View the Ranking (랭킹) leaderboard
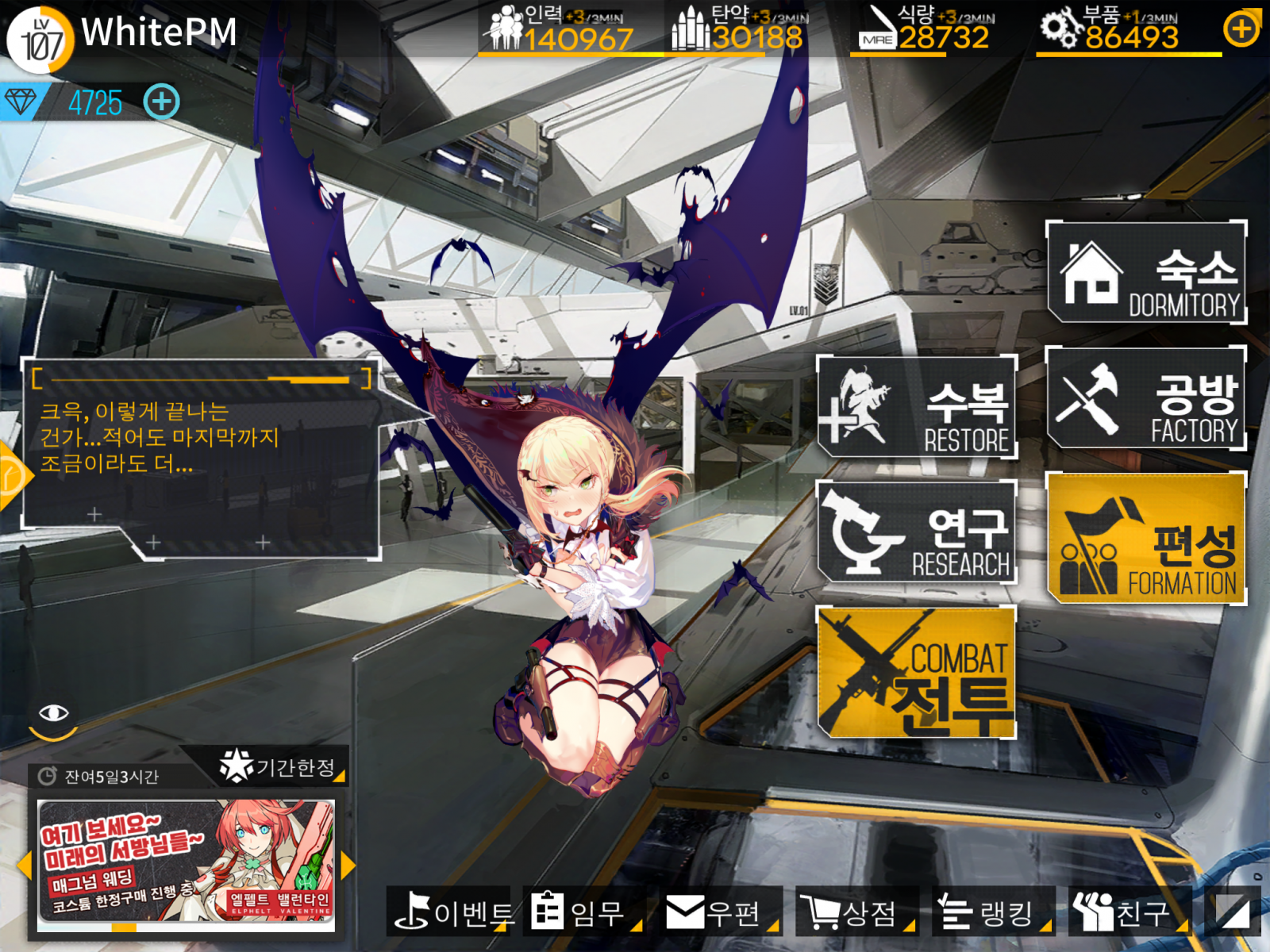 tap(992, 914)
